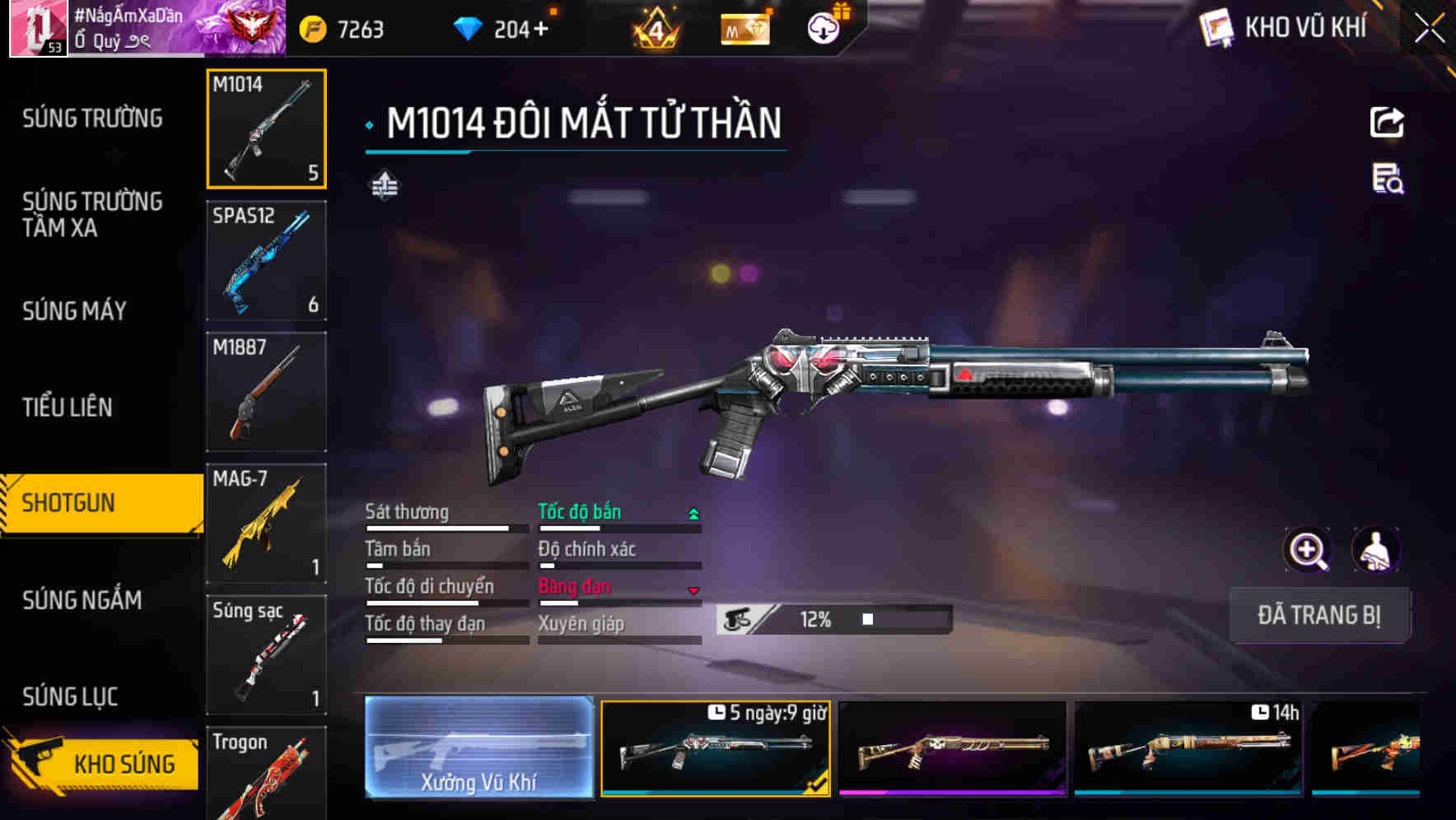Open the download cloud icon
Image resolution: width=1456 pixels, height=820 pixels.
[x=823, y=29]
